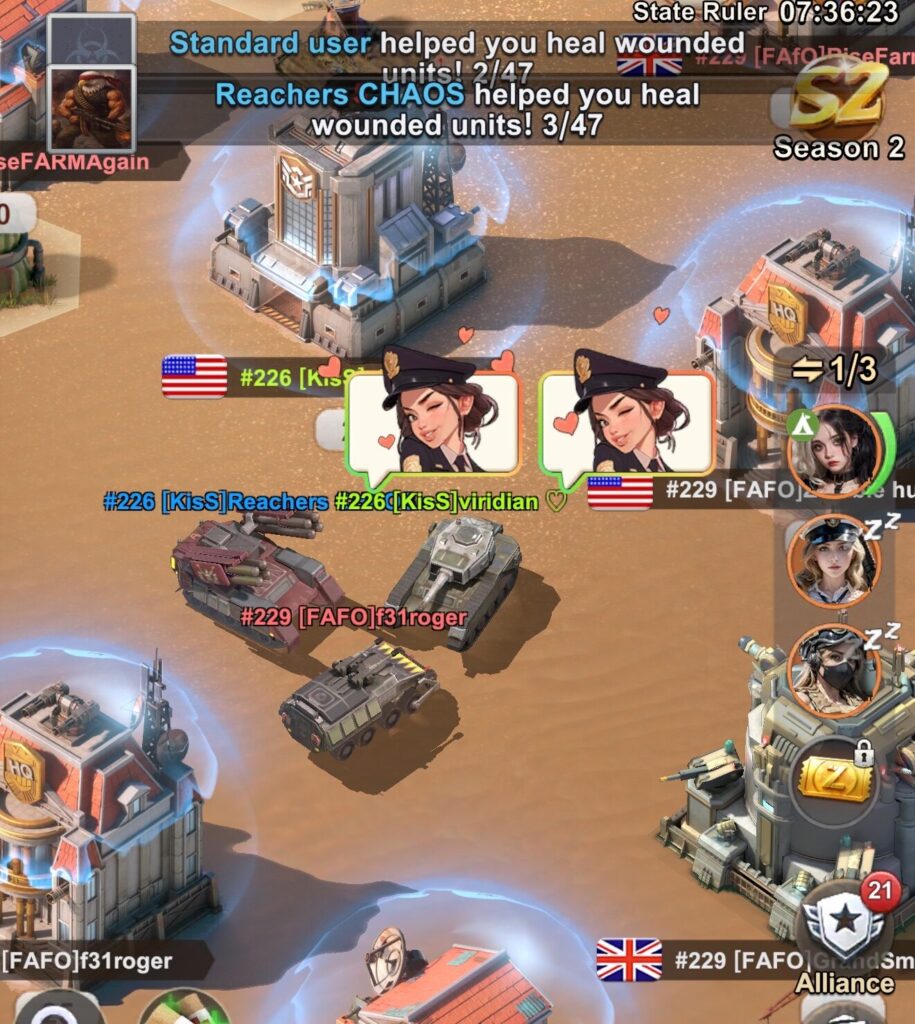Select the sleeping blonde officer squad
The width and height of the screenshot is (915, 1024).
click(x=833, y=559)
